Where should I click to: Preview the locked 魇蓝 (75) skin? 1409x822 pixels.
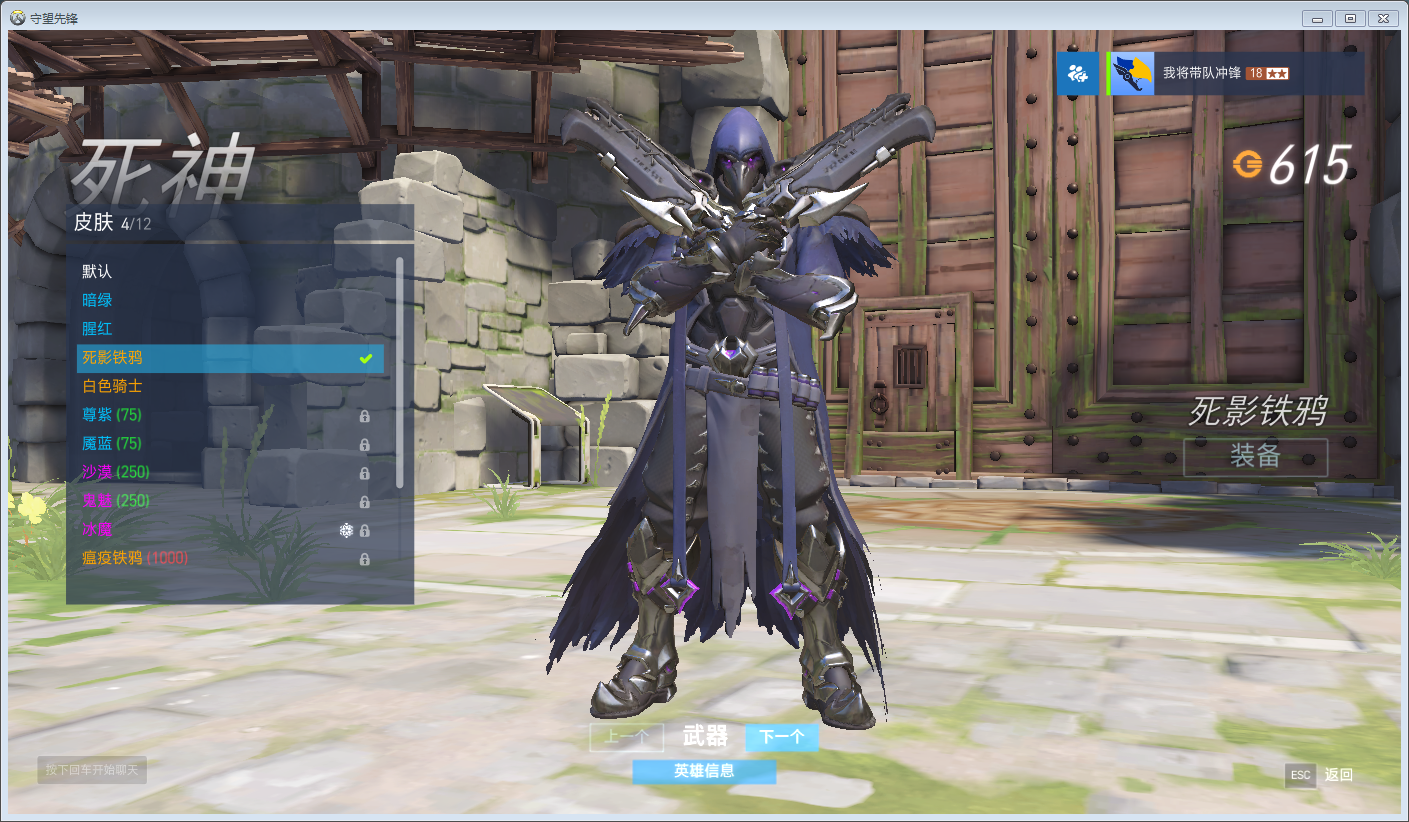pyautogui.click(x=112, y=443)
